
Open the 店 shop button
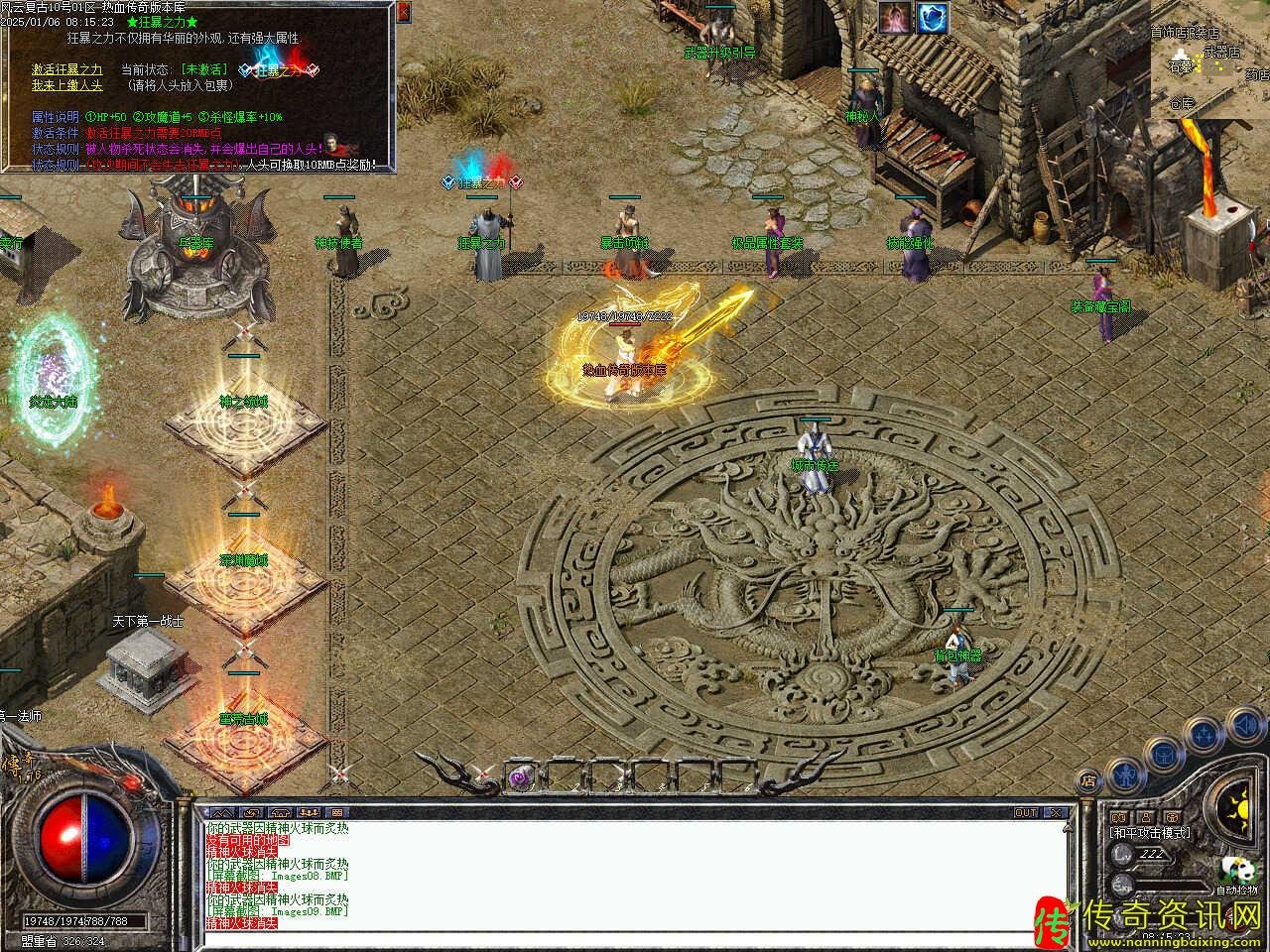pos(1088,779)
